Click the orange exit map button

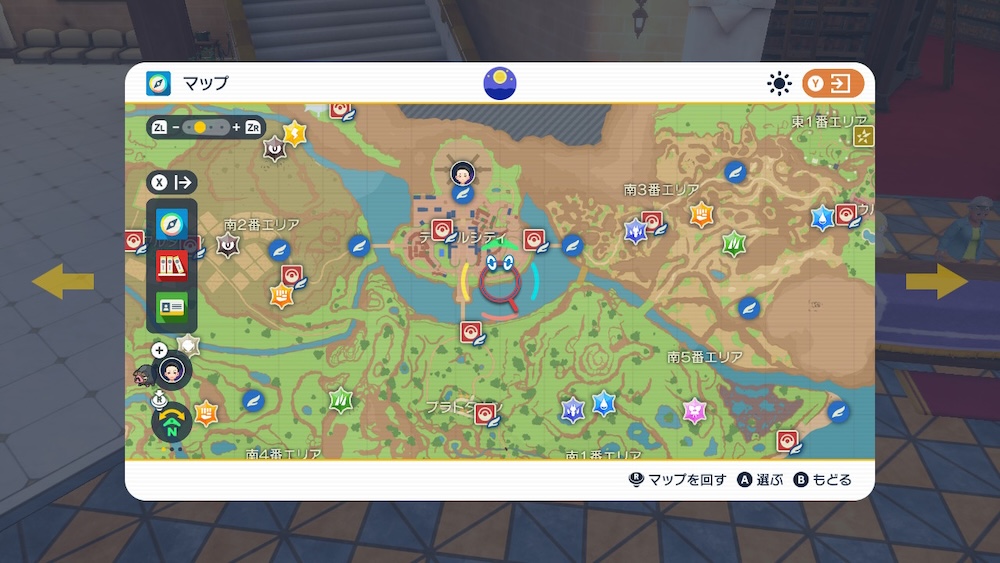pyautogui.click(x=832, y=84)
